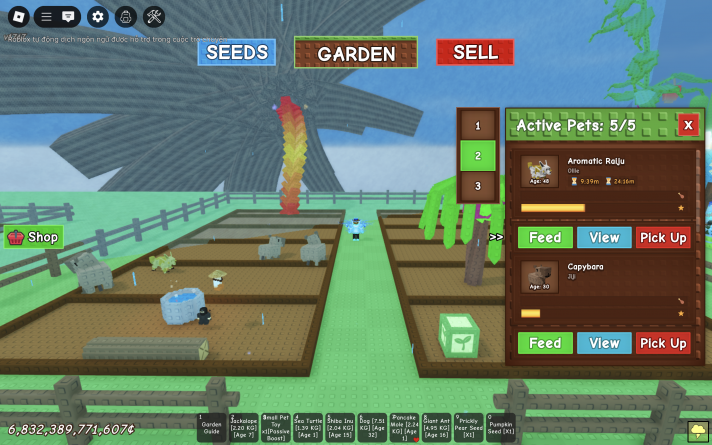
Task: Switch to pet loadout 1
Action: (x=478, y=126)
